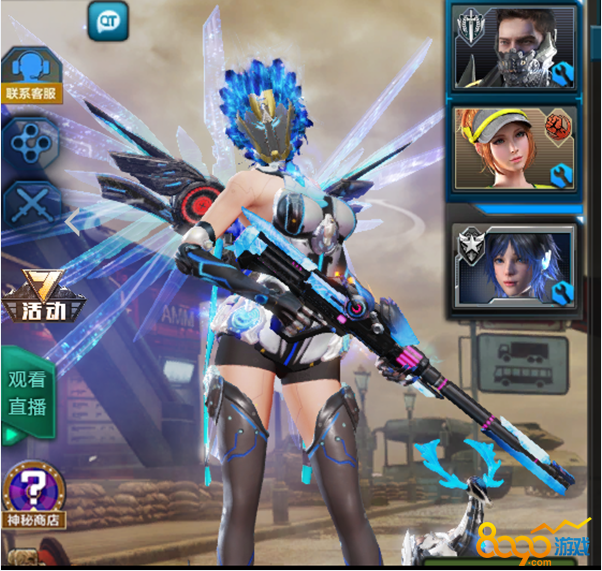Click the wrench on the blue-haired character card
Screen dimensions: 602x571
(561, 290)
